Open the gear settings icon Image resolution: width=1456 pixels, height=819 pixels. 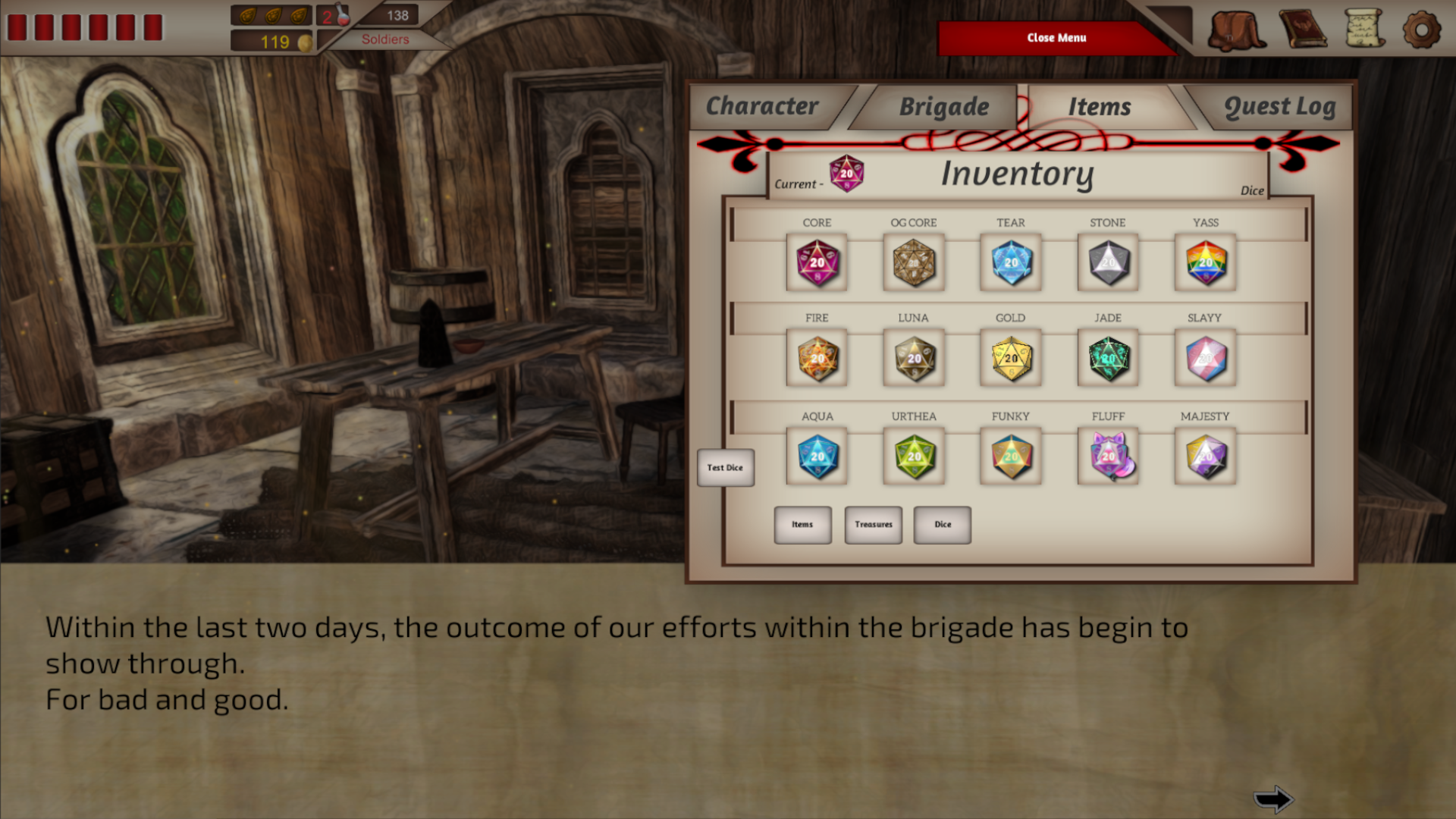coord(1423,30)
